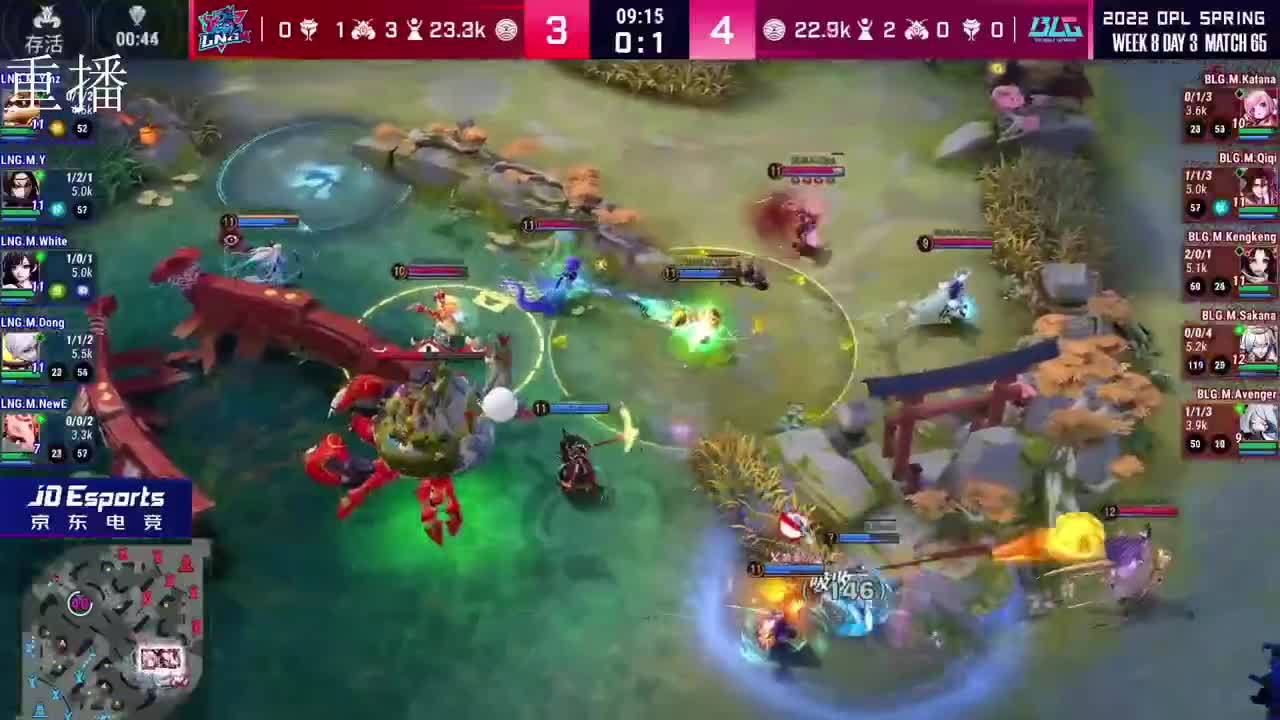The image size is (1280, 720).
Task: Toggle LNG.M.NewE's green status dot
Action: (42, 419)
